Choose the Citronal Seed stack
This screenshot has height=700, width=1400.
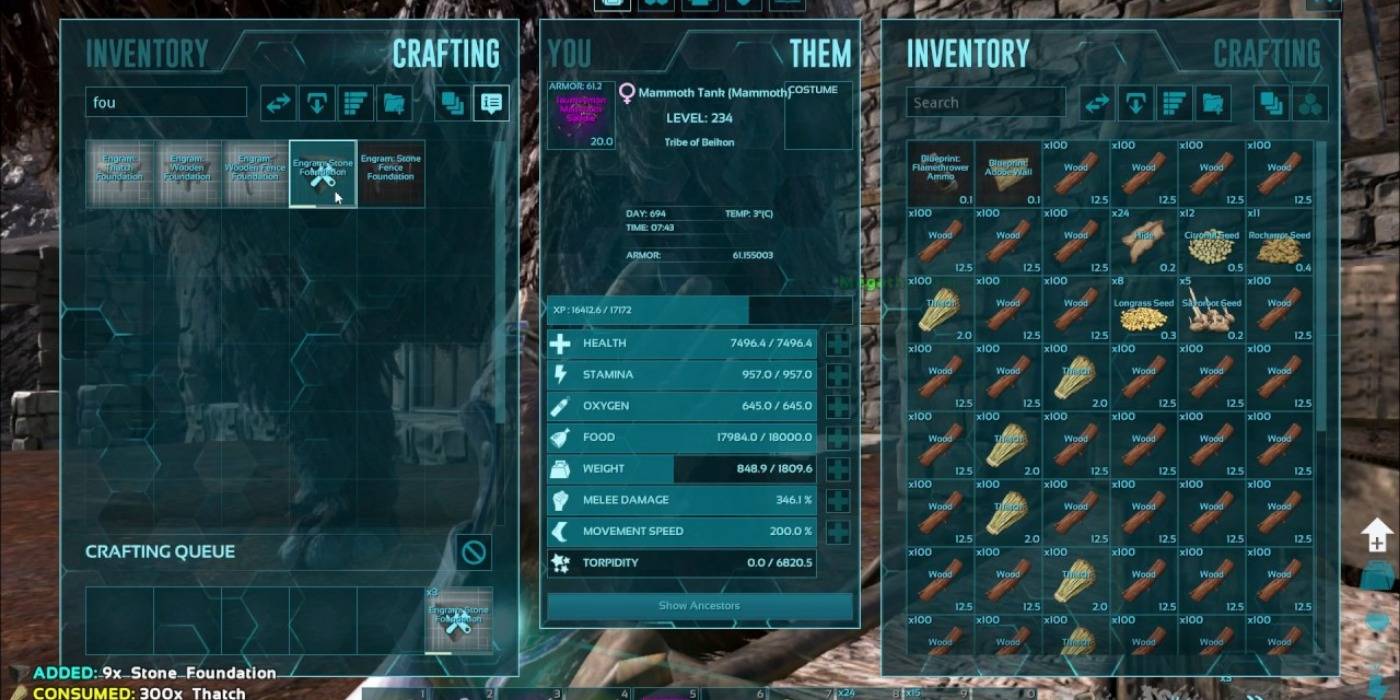1212,241
